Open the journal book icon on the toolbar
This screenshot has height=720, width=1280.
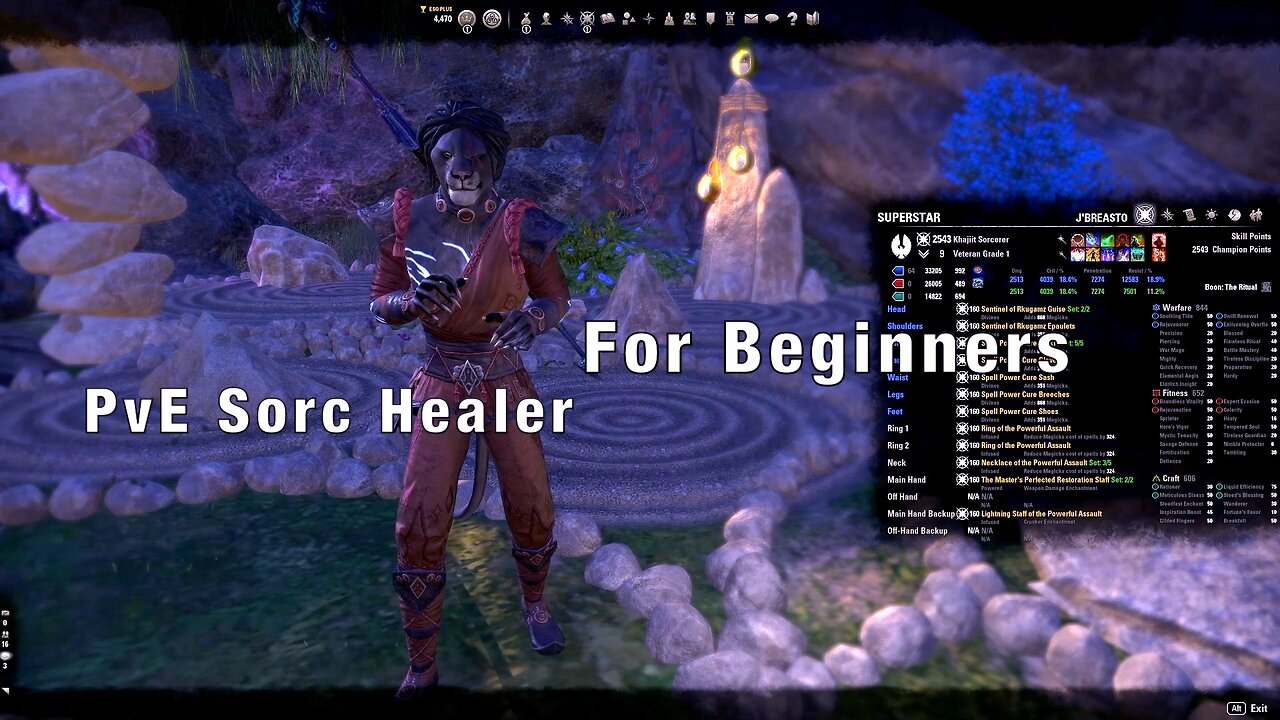608,18
